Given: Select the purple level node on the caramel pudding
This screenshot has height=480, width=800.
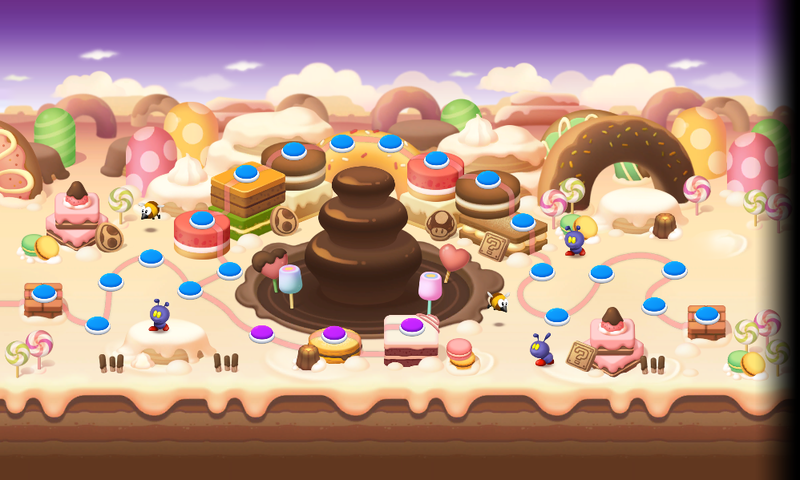Looking at the screenshot, I should tap(334, 333).
